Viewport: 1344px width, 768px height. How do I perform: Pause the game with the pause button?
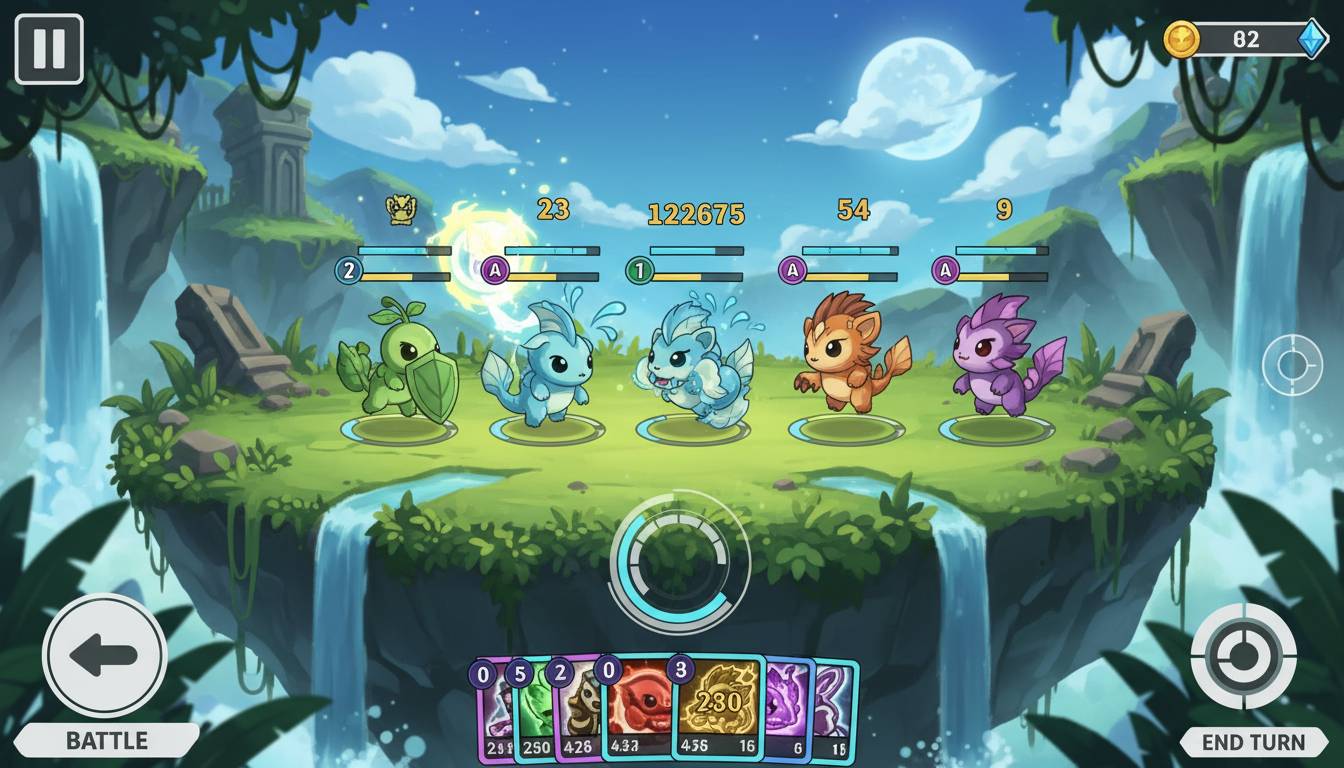pyautogui.click(x=49, y=49)
